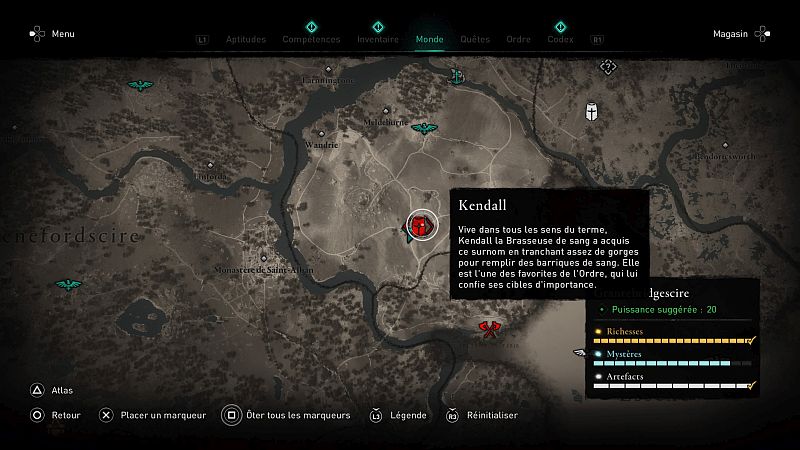Click the white helmet map marker

pos(593,113)
